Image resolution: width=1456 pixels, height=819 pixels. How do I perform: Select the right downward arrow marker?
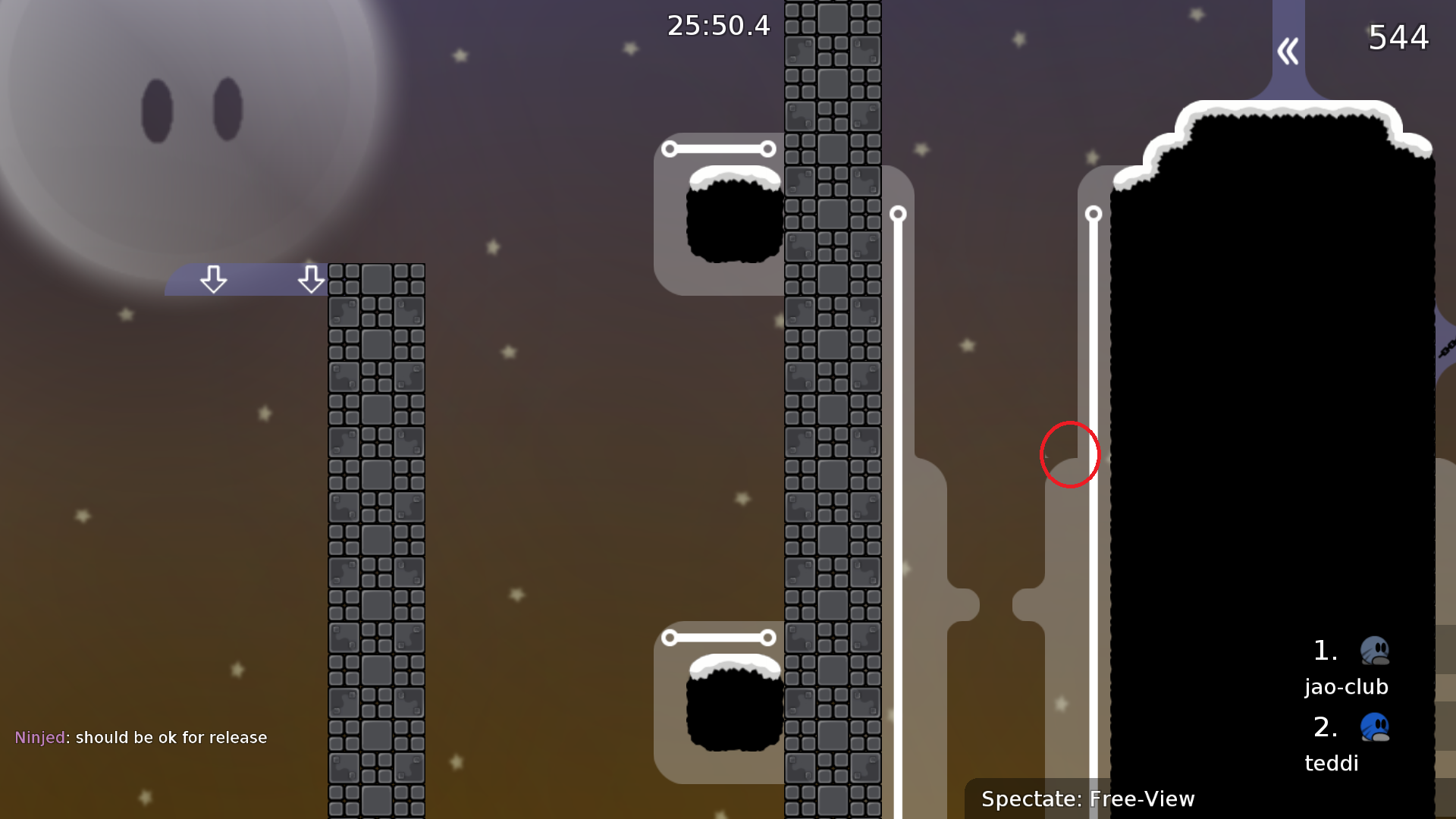pyautogui.click(x=312, y=280)
